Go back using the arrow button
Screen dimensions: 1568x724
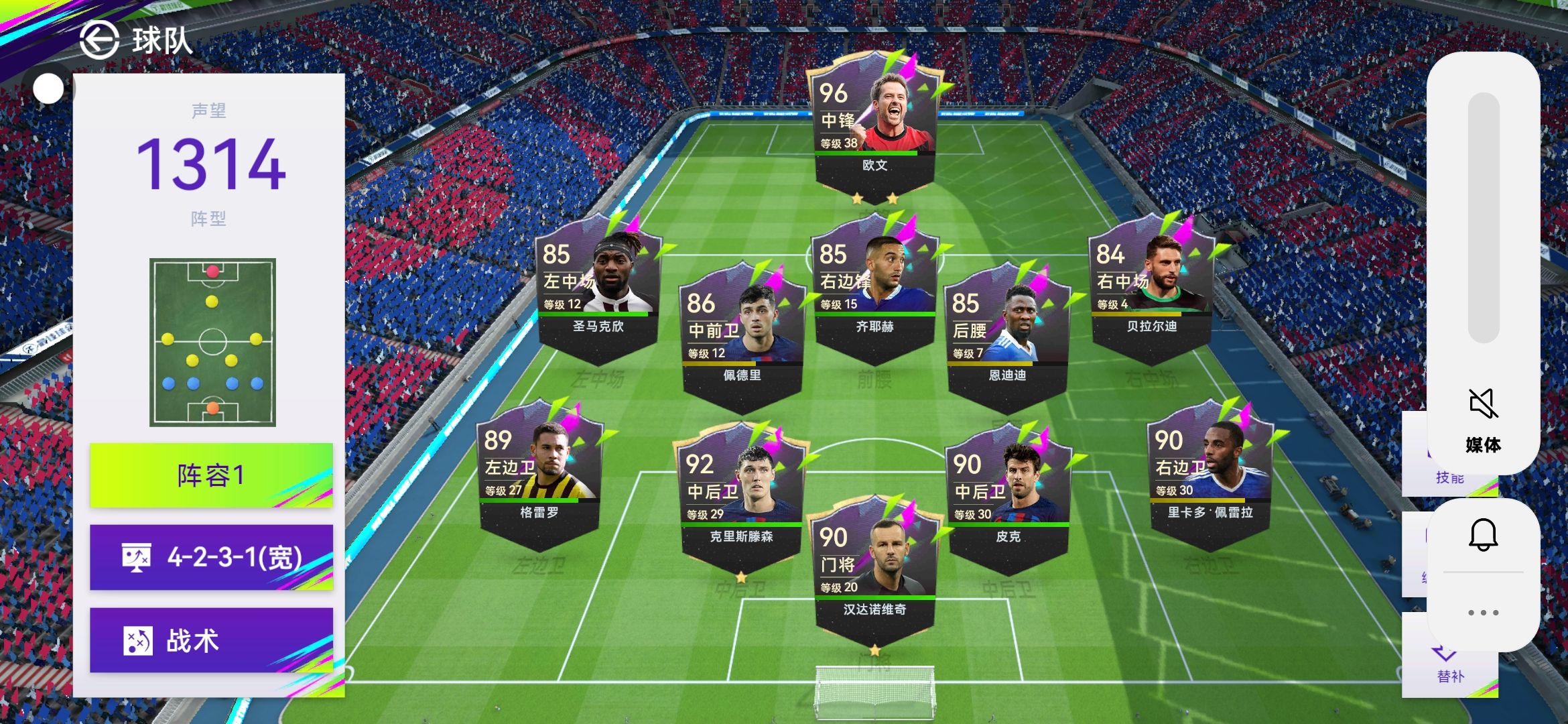point(99,40)
